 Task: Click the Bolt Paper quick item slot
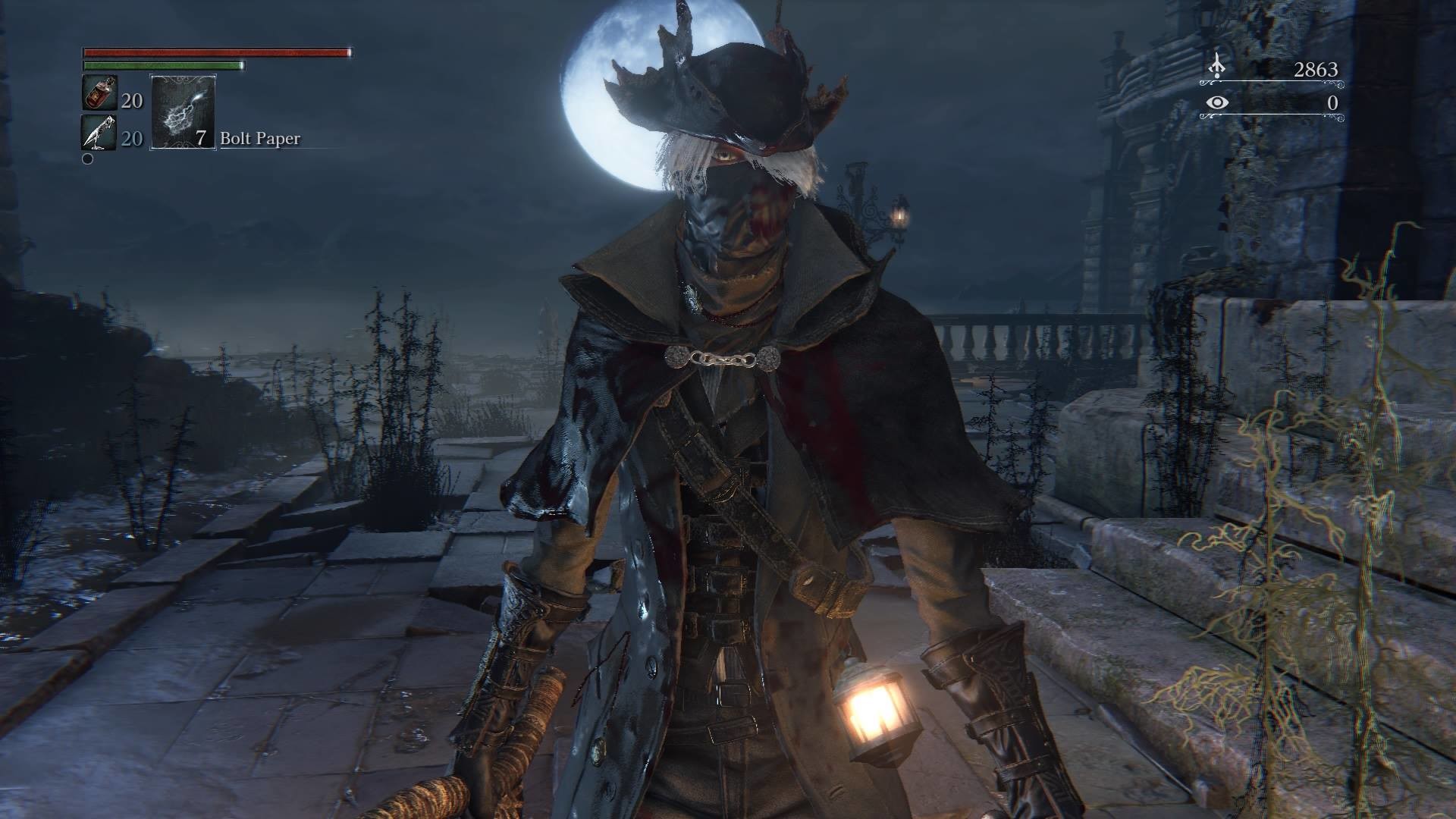pos(184,111)
